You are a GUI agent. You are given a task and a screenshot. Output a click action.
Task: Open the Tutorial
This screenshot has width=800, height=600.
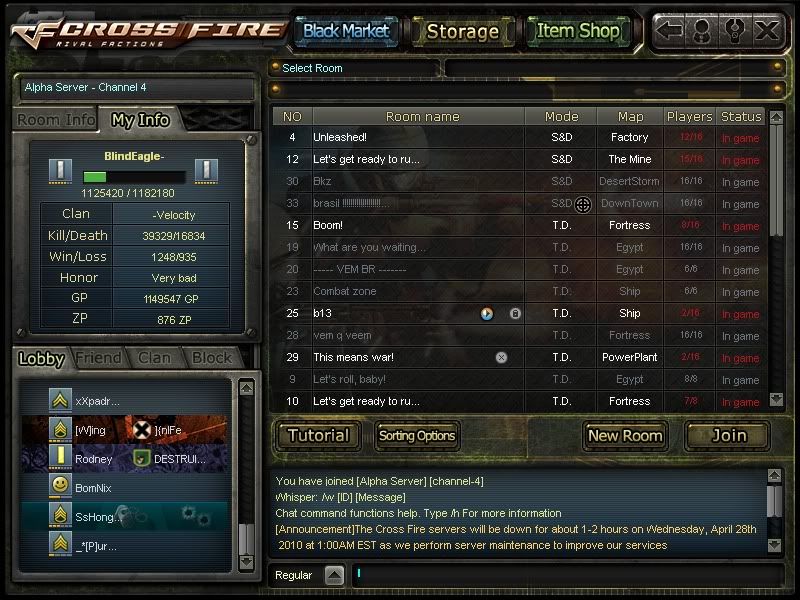click(x=319, y=435)
